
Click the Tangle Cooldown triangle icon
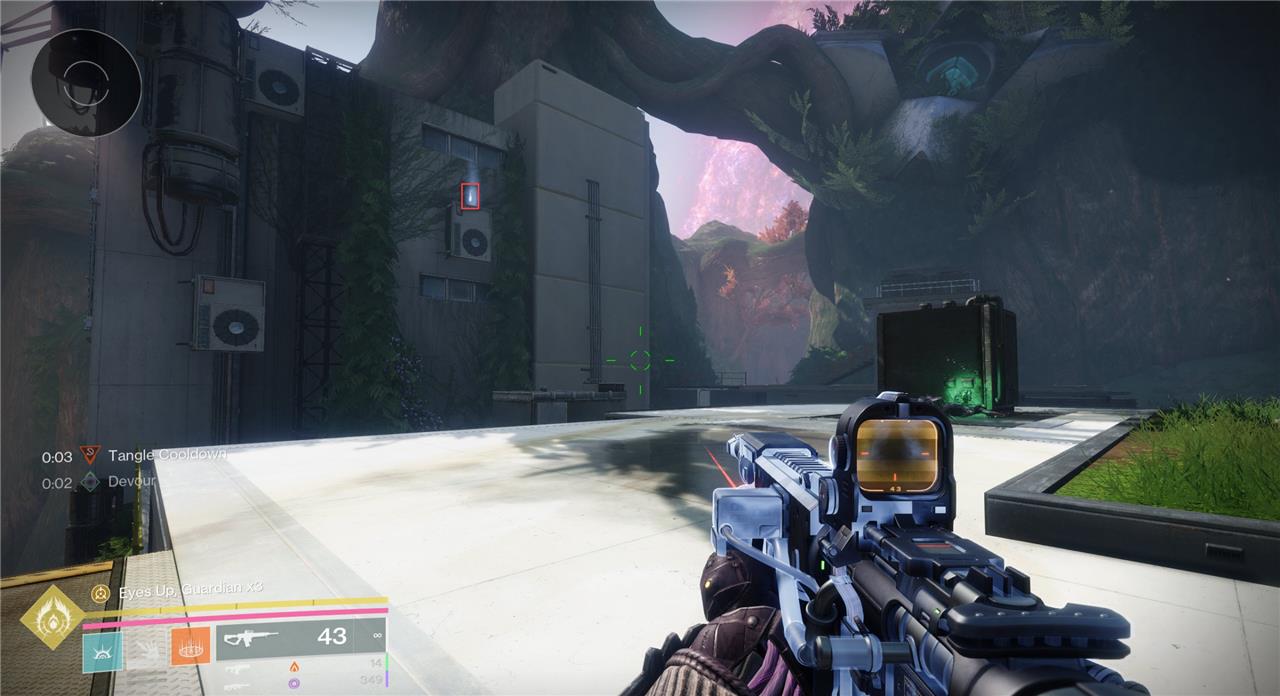pos(91,456)
